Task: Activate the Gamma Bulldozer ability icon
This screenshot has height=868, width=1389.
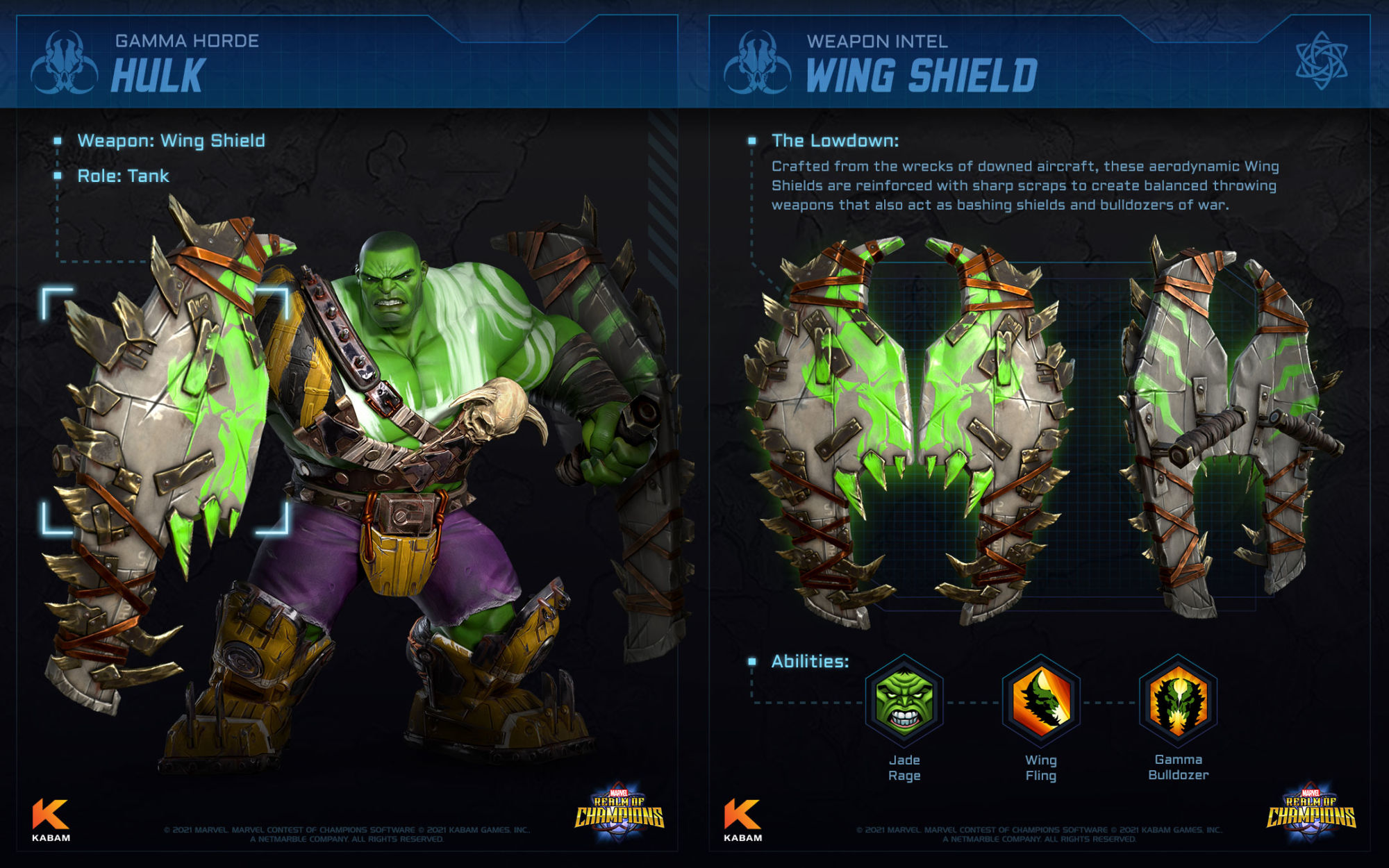Action: (1178, 701)
